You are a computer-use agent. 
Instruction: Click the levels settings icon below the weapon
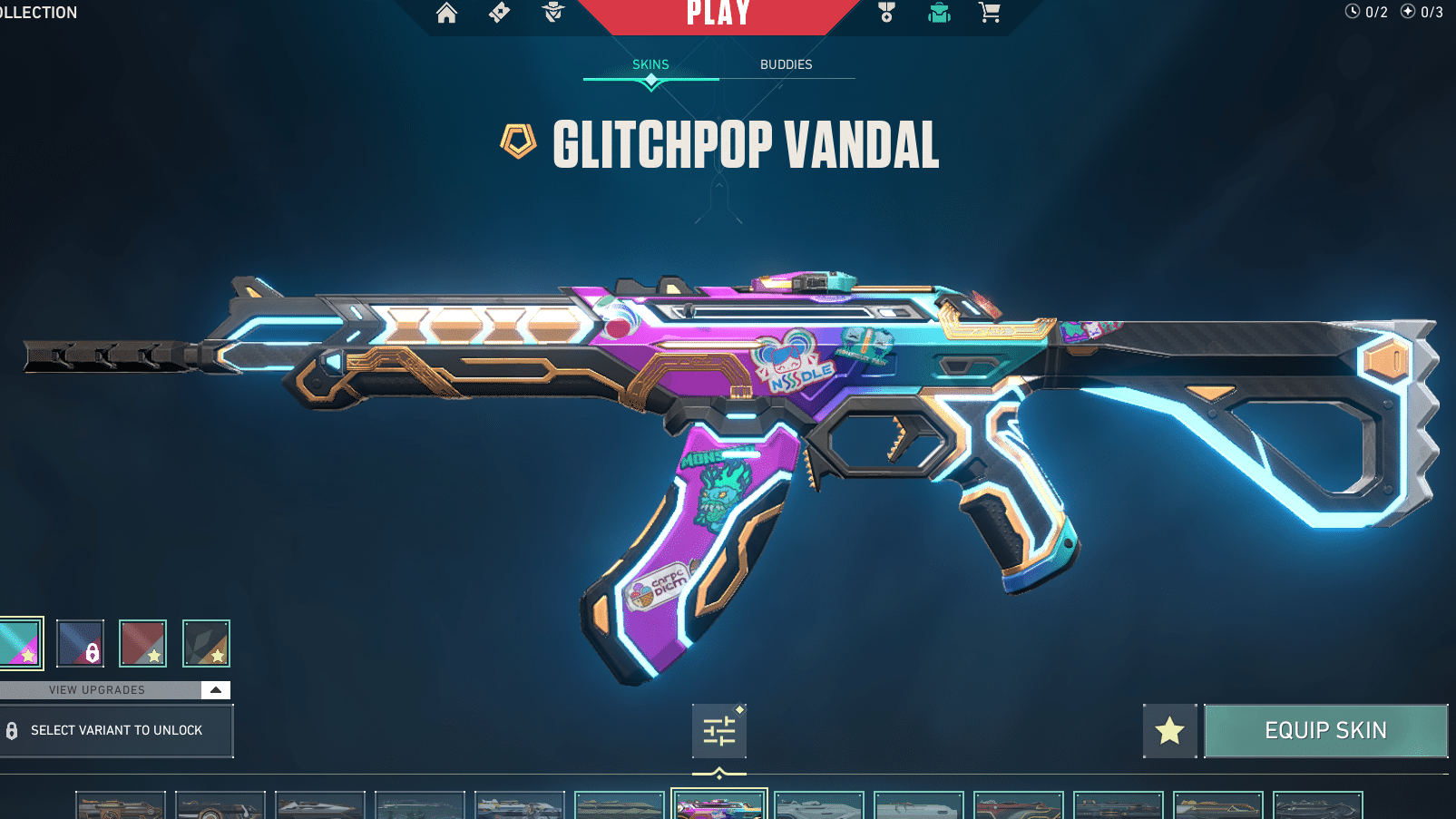(x=719, y=731)
